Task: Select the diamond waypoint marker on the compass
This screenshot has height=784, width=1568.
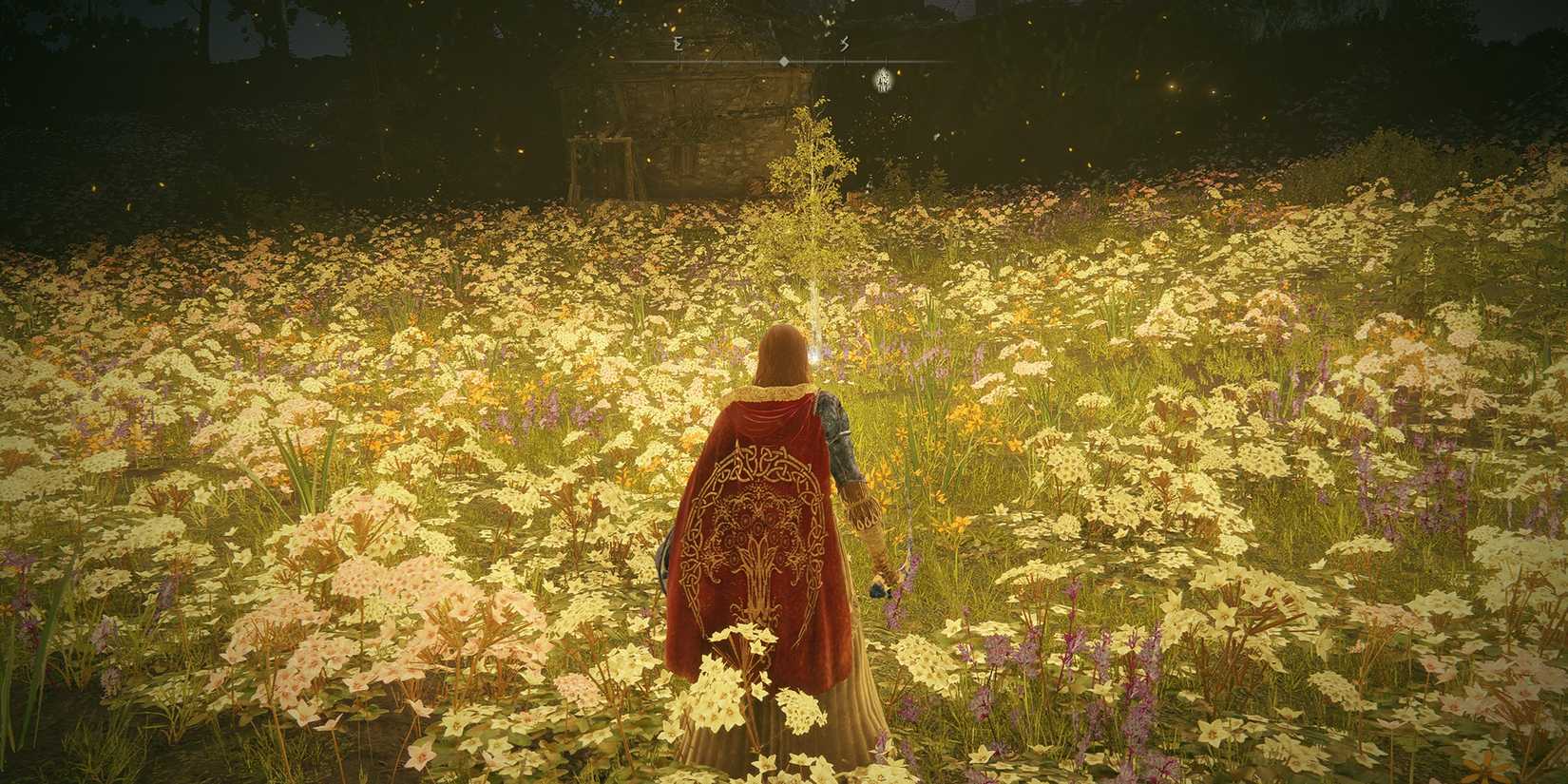Action: (x=783, y=62)
